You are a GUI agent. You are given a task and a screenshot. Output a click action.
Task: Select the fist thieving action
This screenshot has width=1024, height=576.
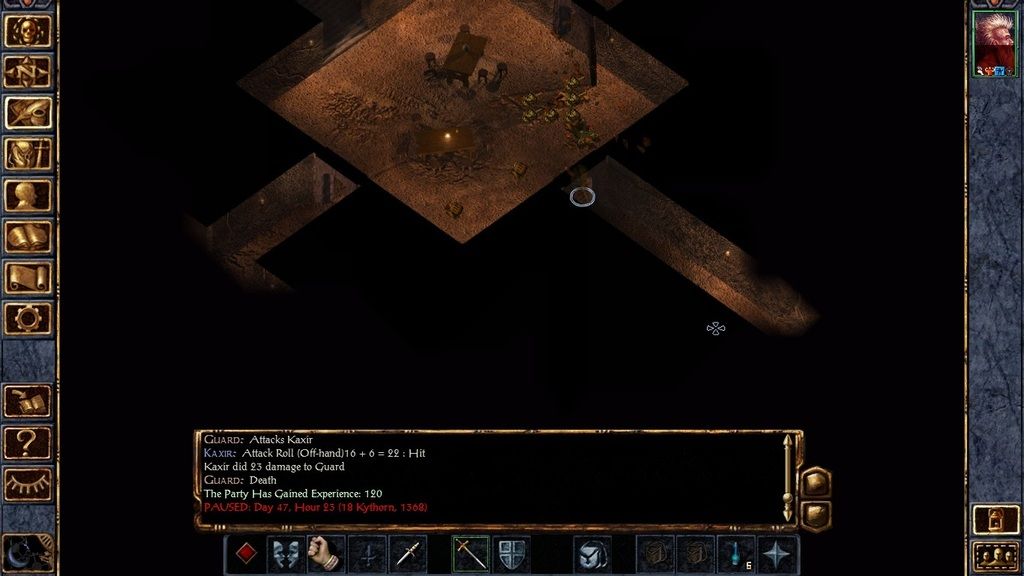(326, 554)
